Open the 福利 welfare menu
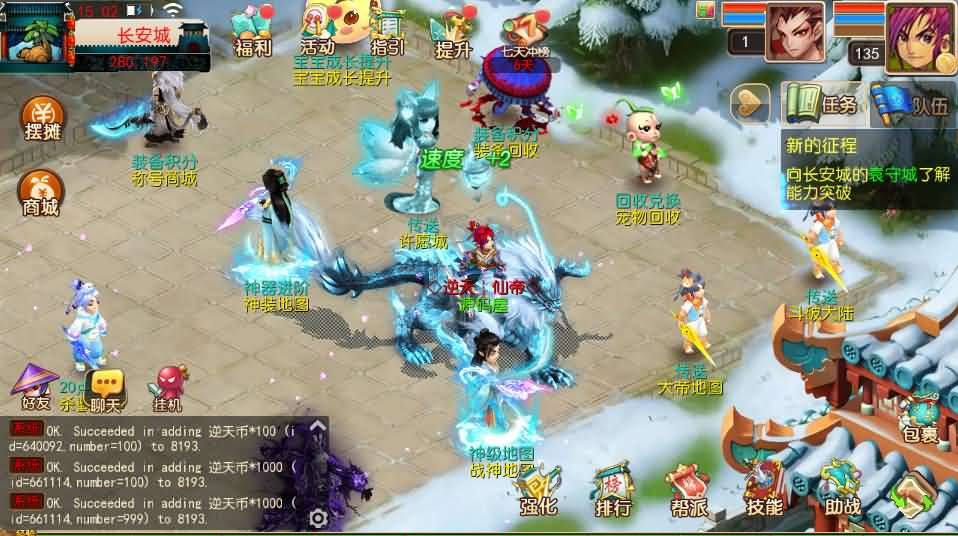The width and height of the screenshot is (958, 536). coord(252,31)
